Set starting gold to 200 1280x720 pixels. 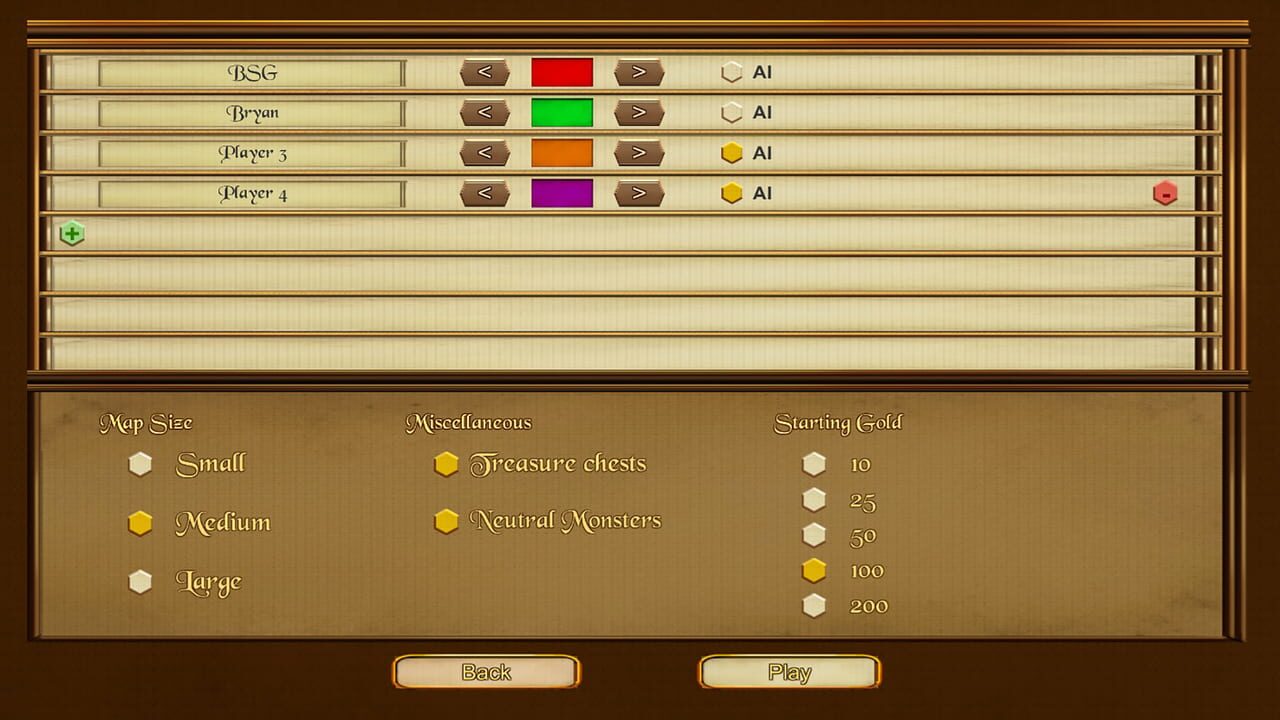(x=815, y=605)
